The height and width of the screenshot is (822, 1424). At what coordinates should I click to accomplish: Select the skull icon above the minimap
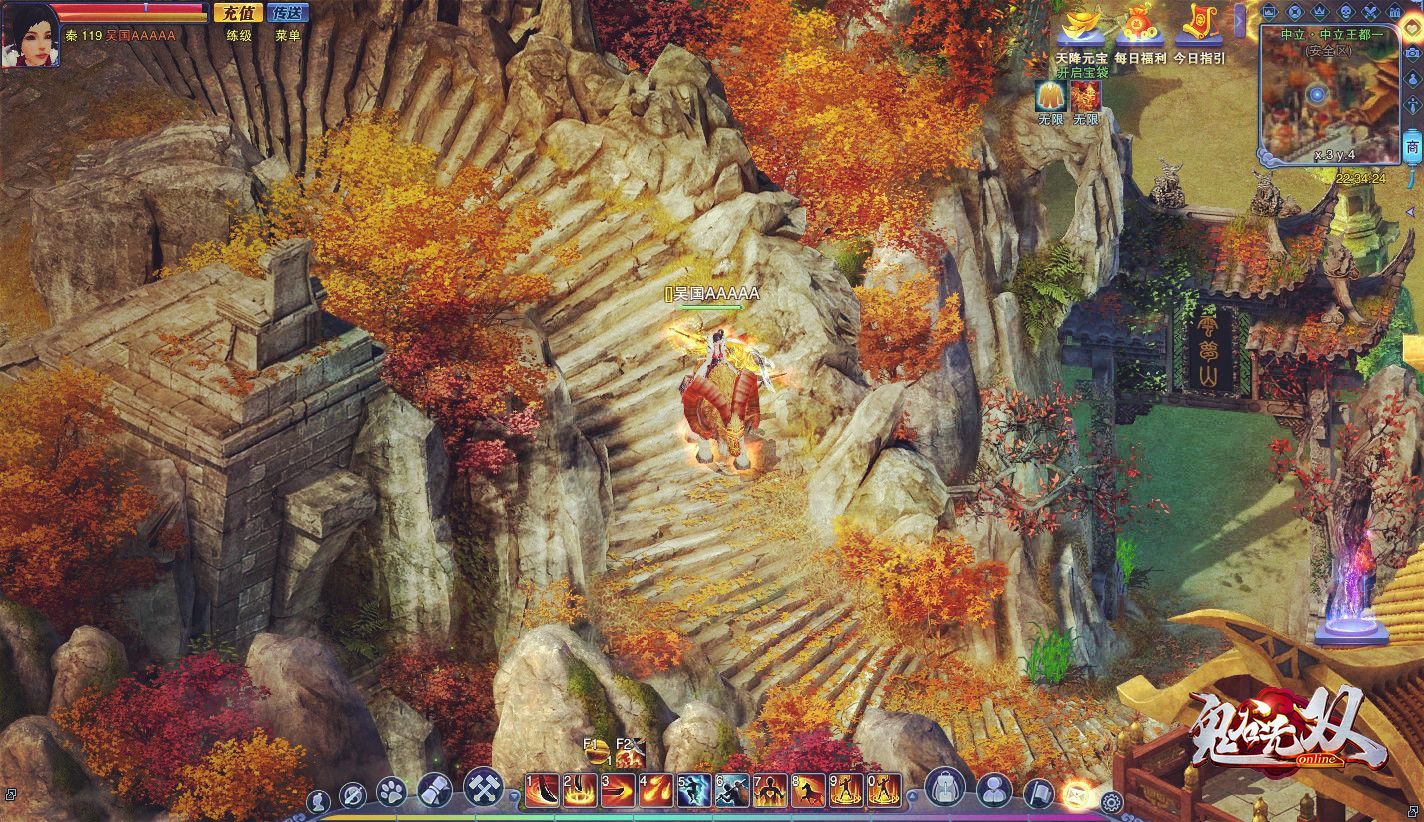click(x=1344, y=12)
